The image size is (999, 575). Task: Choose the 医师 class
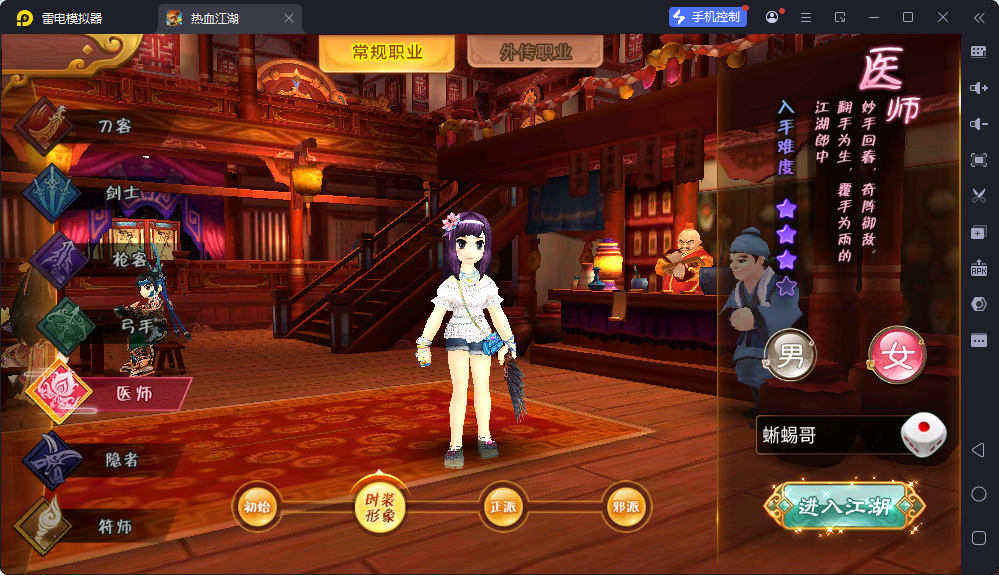click(x=134, y=393)
